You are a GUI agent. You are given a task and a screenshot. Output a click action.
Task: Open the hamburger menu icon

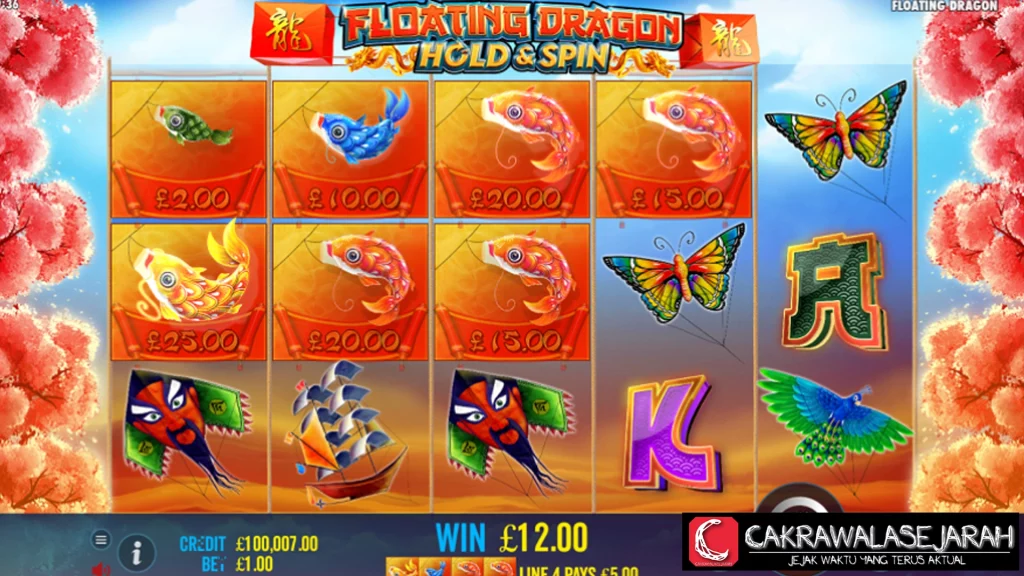[101, 539]
